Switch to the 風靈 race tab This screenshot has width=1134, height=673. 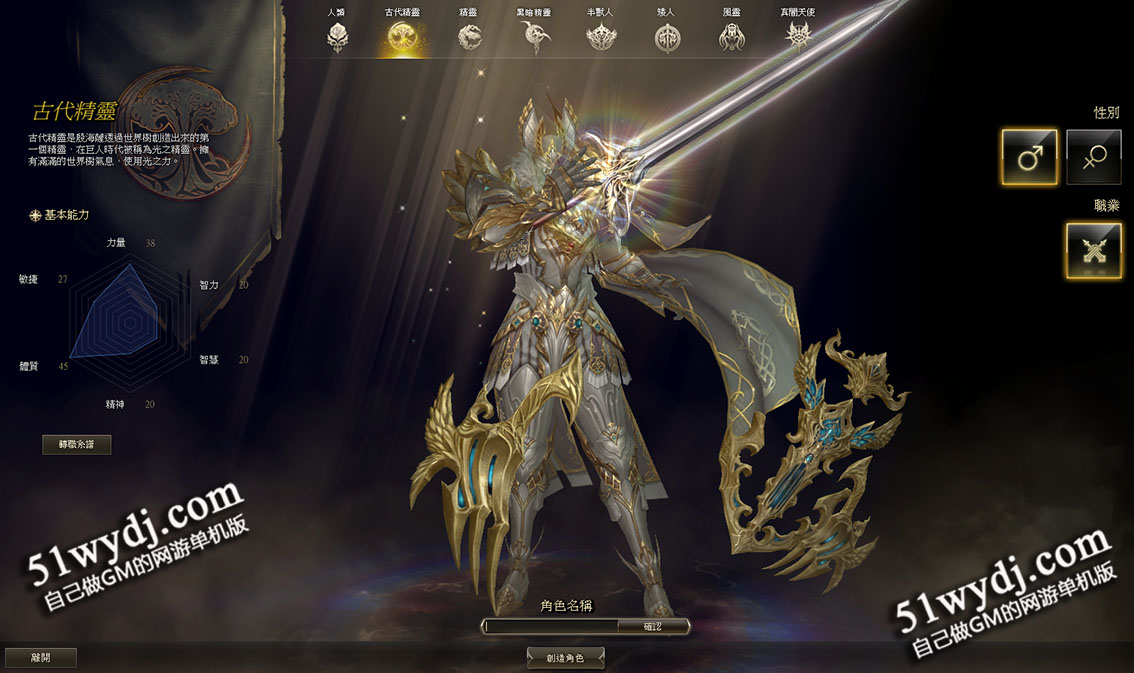(x=732, y=37)
